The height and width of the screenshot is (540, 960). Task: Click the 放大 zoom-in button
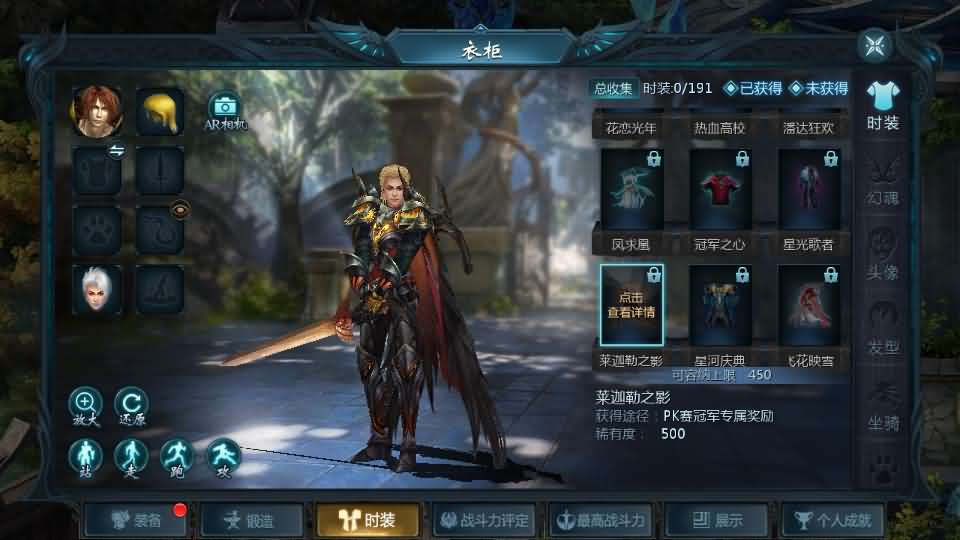[x=86, y=403]
